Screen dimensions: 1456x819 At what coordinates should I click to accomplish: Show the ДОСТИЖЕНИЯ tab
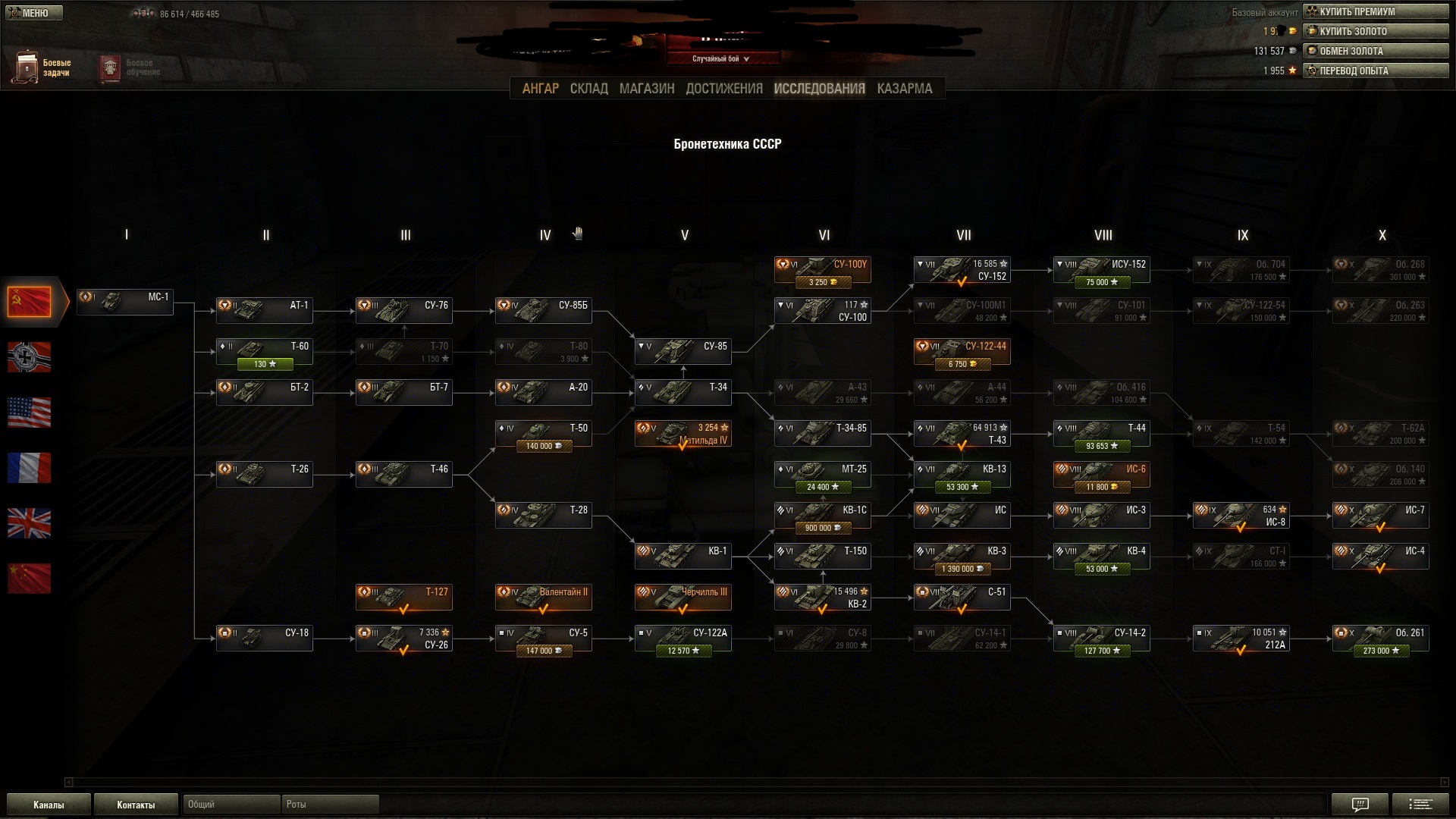723,89
